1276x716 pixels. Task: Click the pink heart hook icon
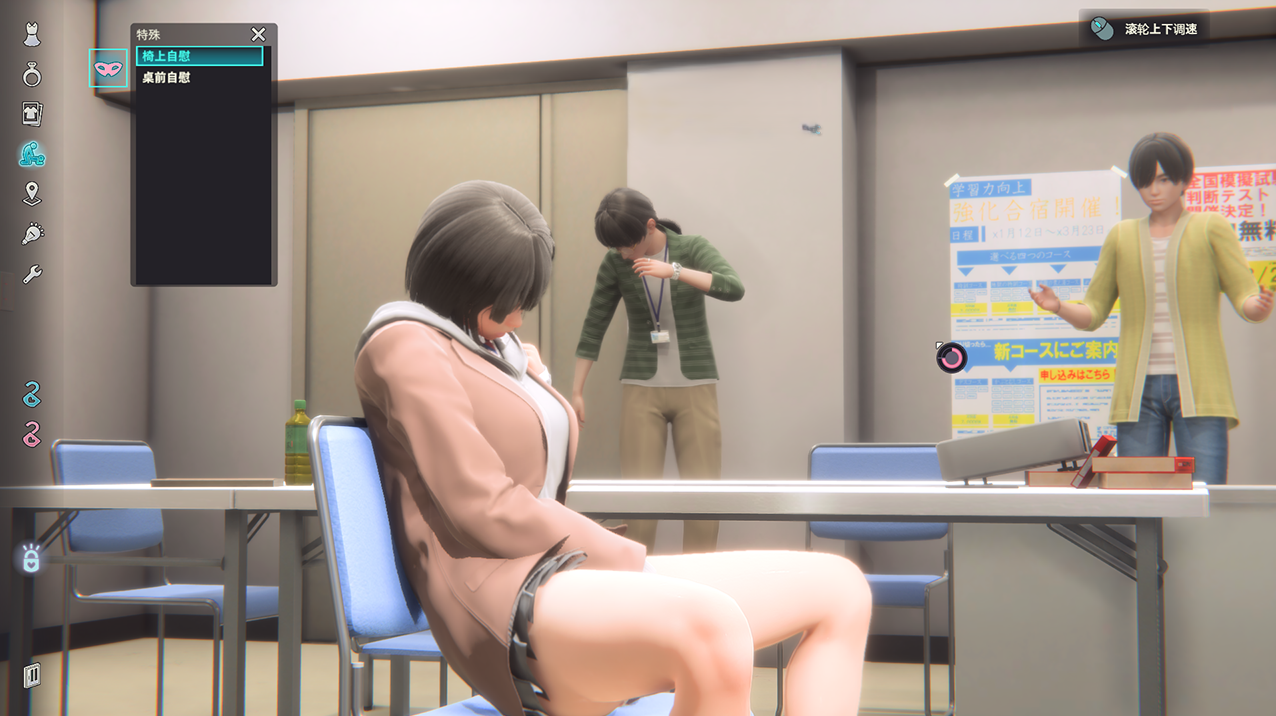point(32,433)
